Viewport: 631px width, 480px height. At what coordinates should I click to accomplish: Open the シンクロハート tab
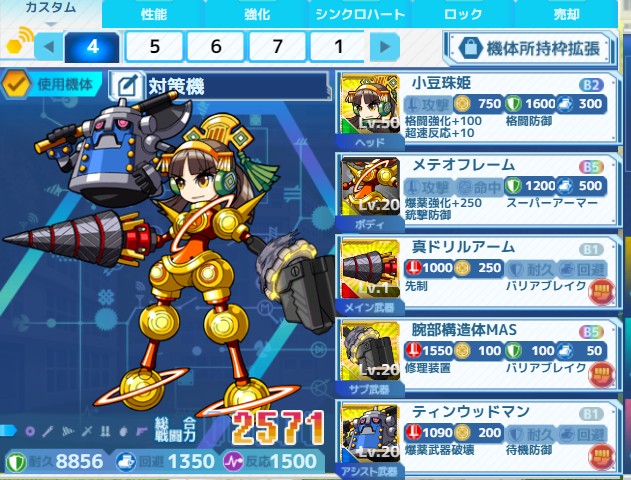360,13
